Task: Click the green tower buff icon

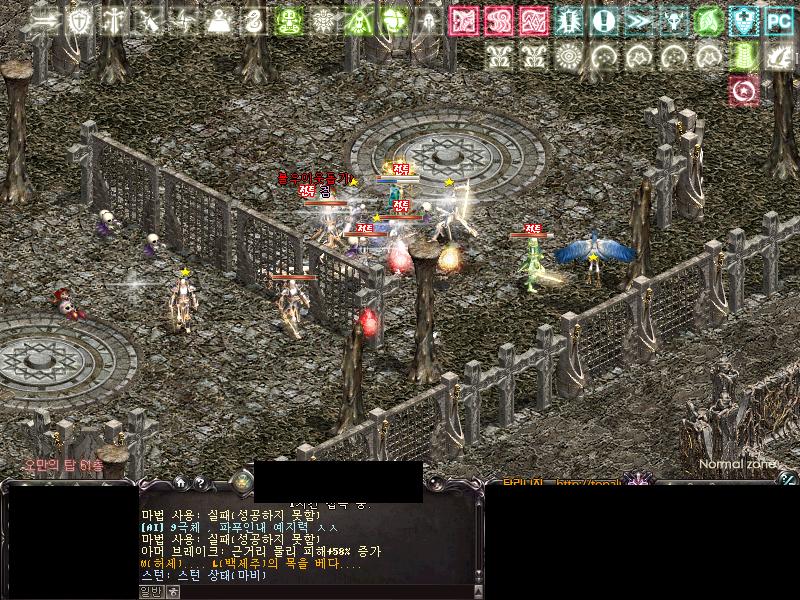Action: tap(742, 55)
